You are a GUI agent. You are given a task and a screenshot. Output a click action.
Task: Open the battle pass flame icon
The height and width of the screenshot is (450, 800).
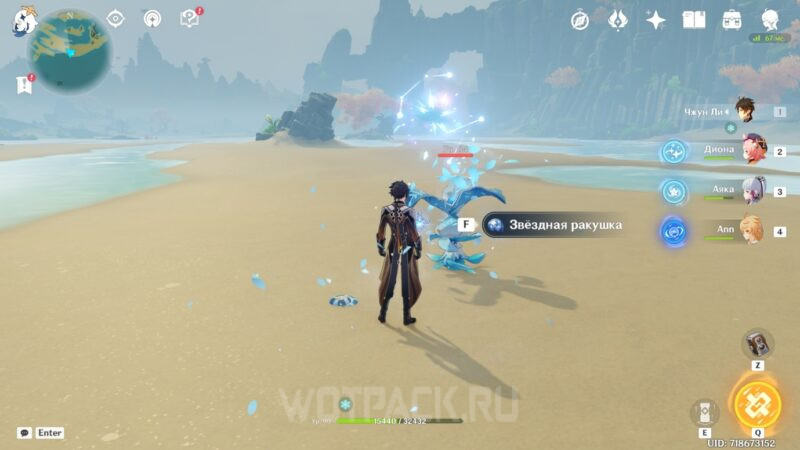(618, 20)
